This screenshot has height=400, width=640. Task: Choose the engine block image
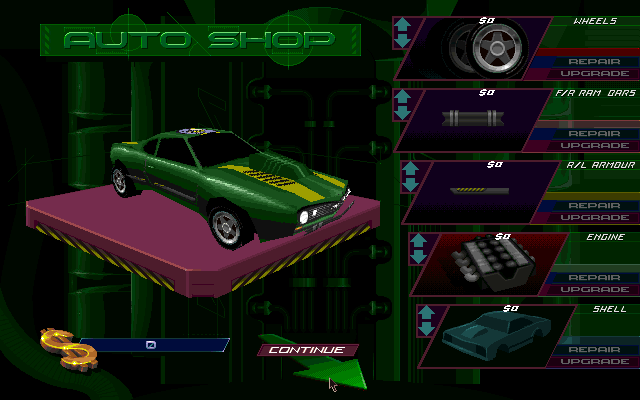pyautogui.click(x=492, y=264)
